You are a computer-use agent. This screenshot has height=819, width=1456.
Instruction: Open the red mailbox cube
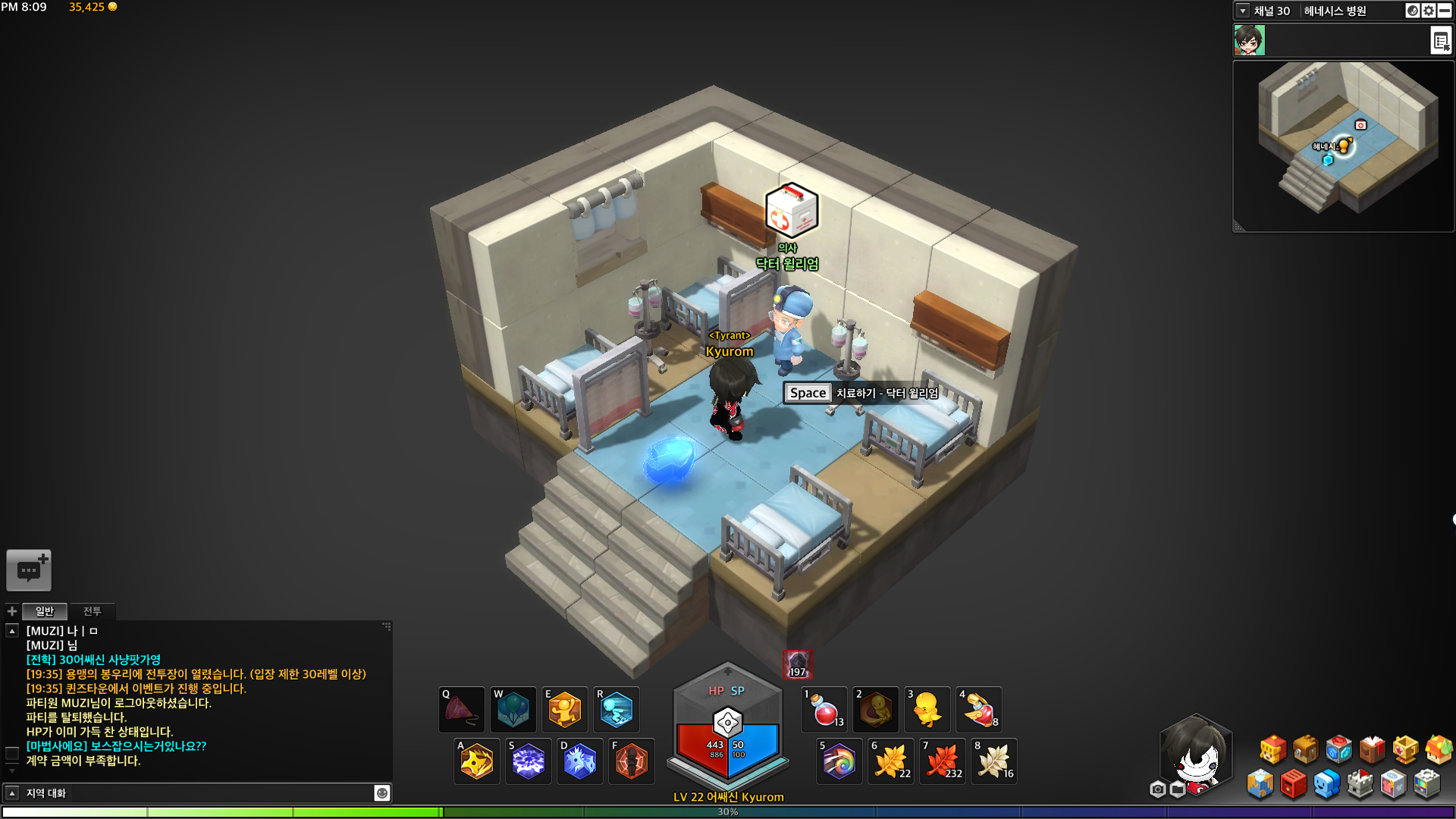point(1293,784)
